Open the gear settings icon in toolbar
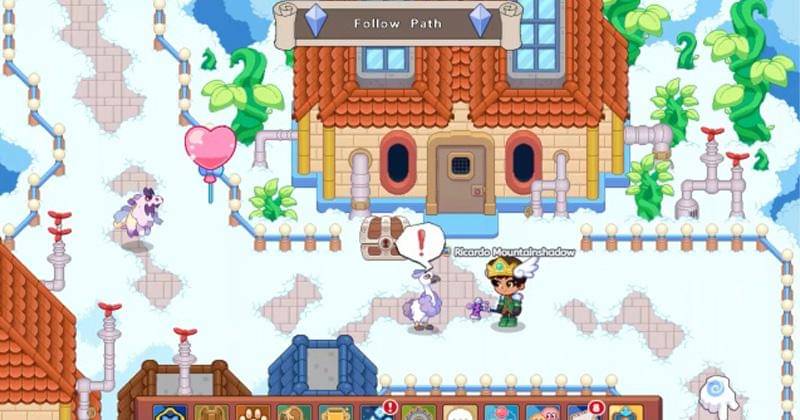The height and width of the screenshot is (420, 800). click(x=418, y=413)
